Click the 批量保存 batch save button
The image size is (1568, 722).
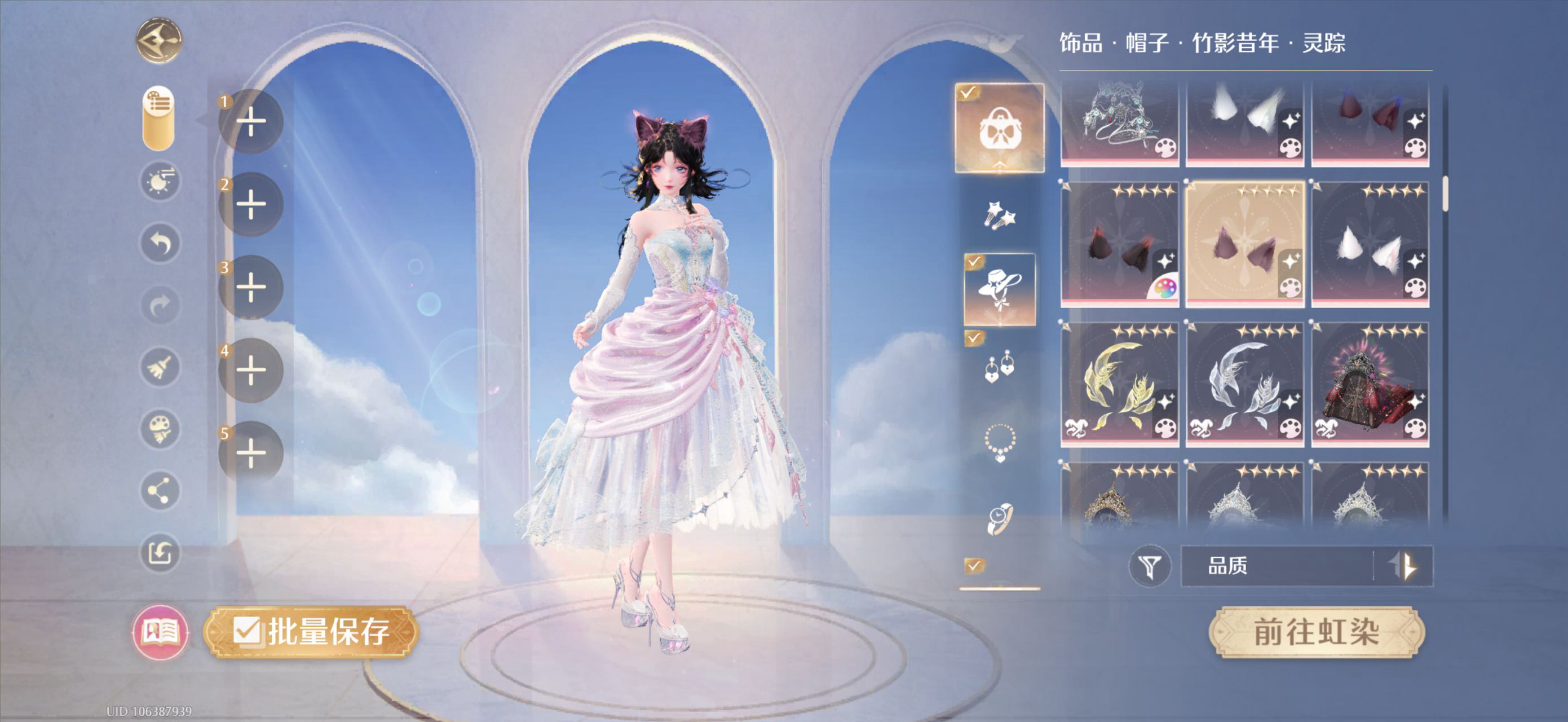point(312,631)
